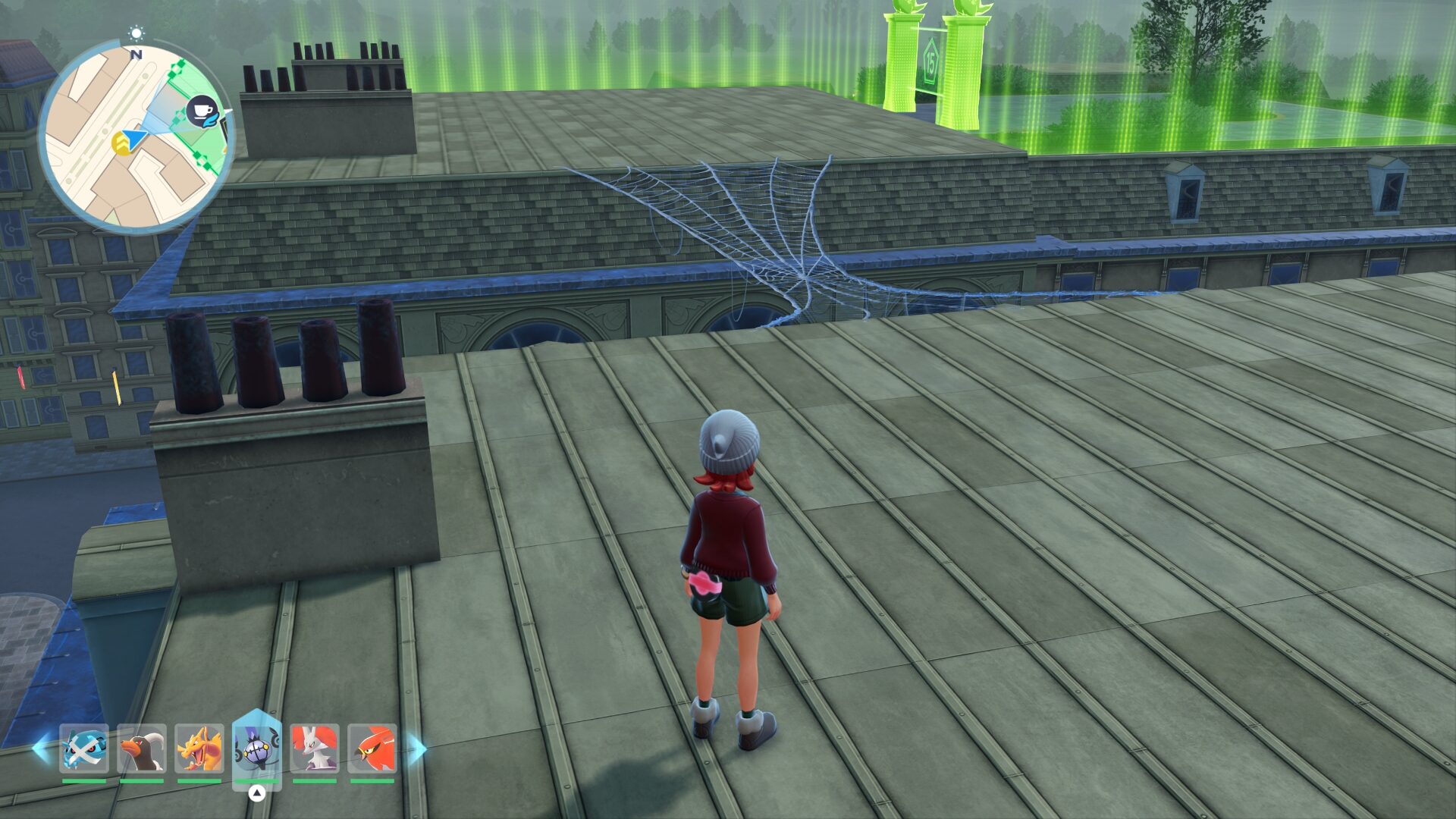The image size is (1456, 819).
Task: Select the café cup marker on the minimap
Action: (x=202, y=112)
